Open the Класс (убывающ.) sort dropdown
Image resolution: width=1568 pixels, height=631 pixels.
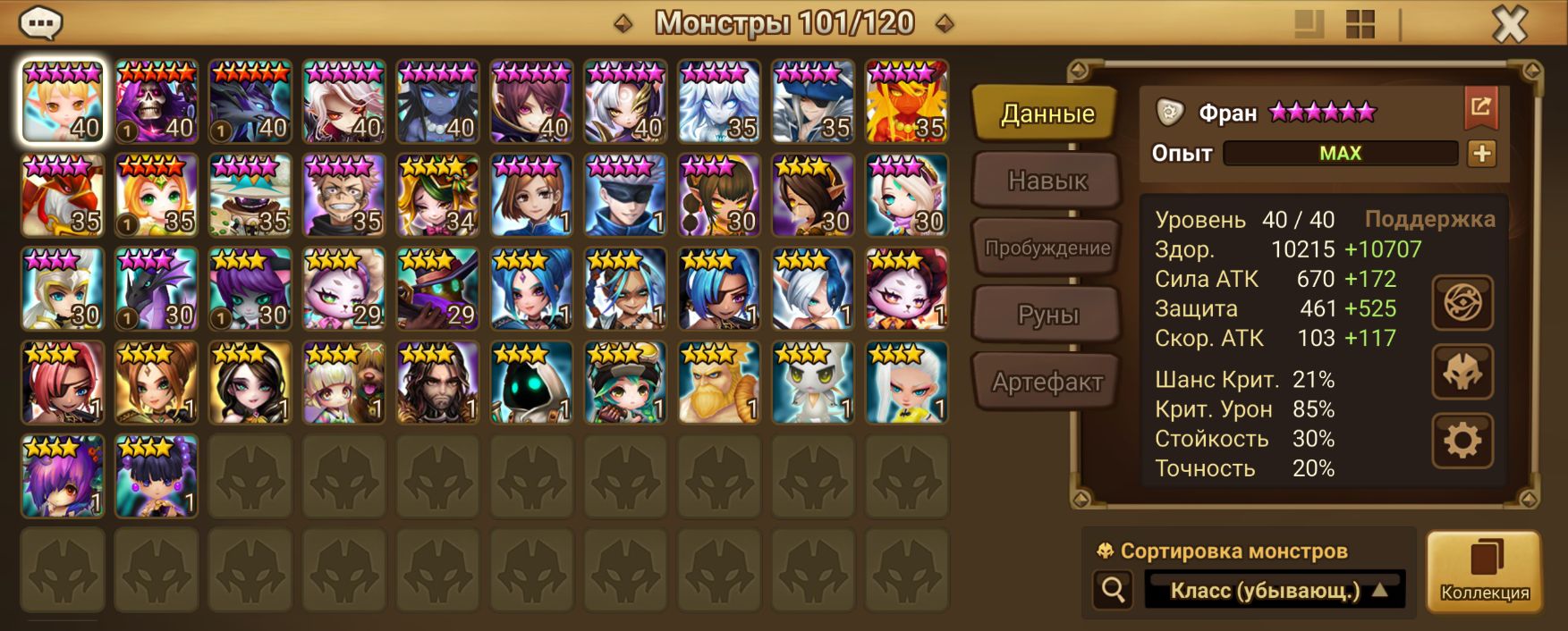(x=1275, y=590)
